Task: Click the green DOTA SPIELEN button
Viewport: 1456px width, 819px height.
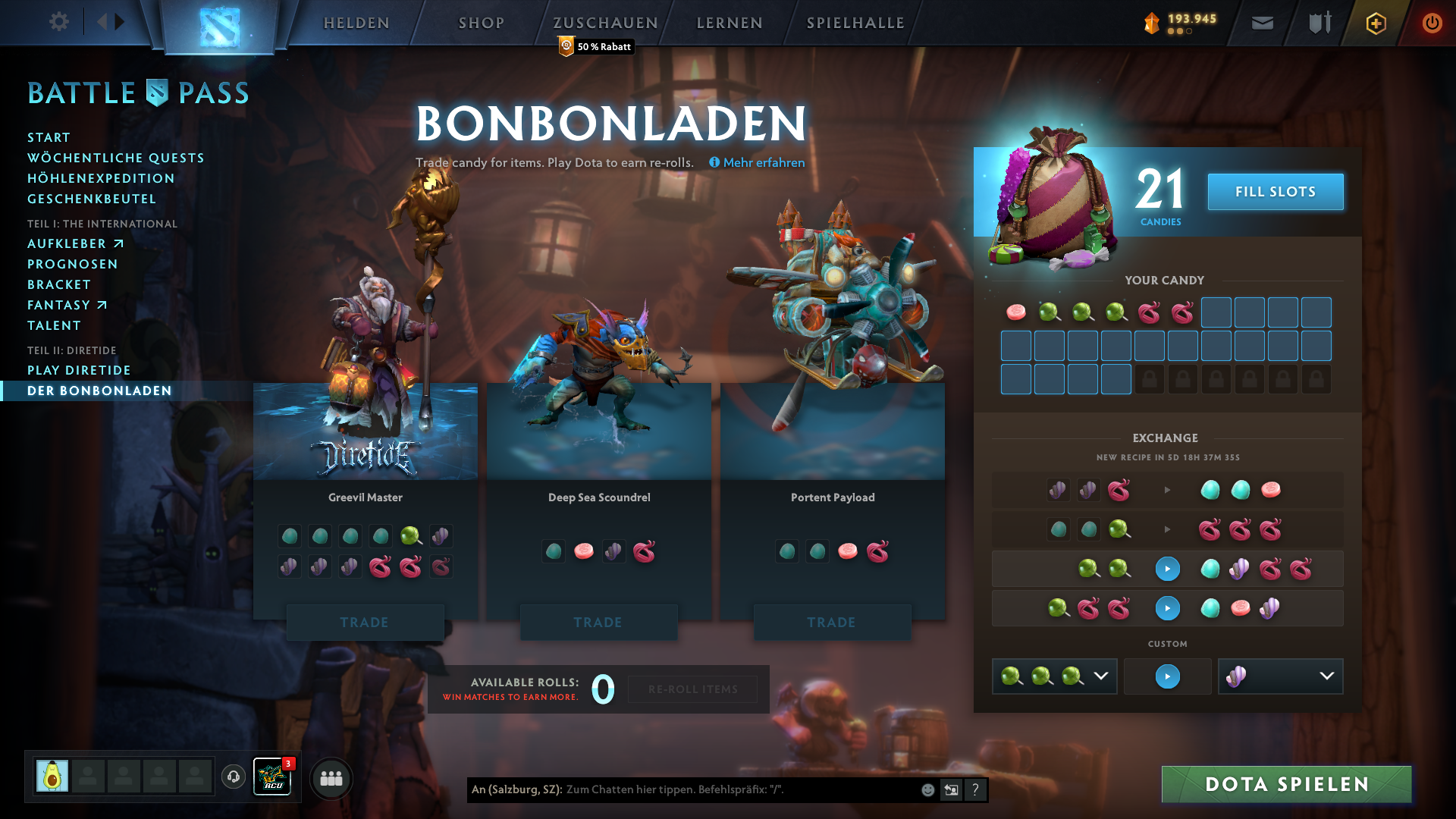Action: click(x=1285, y=785)
